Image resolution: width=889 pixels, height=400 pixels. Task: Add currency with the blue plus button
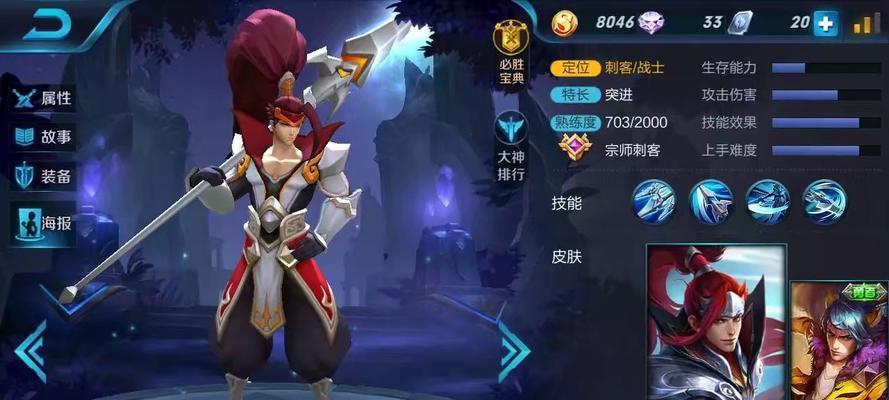825,23
